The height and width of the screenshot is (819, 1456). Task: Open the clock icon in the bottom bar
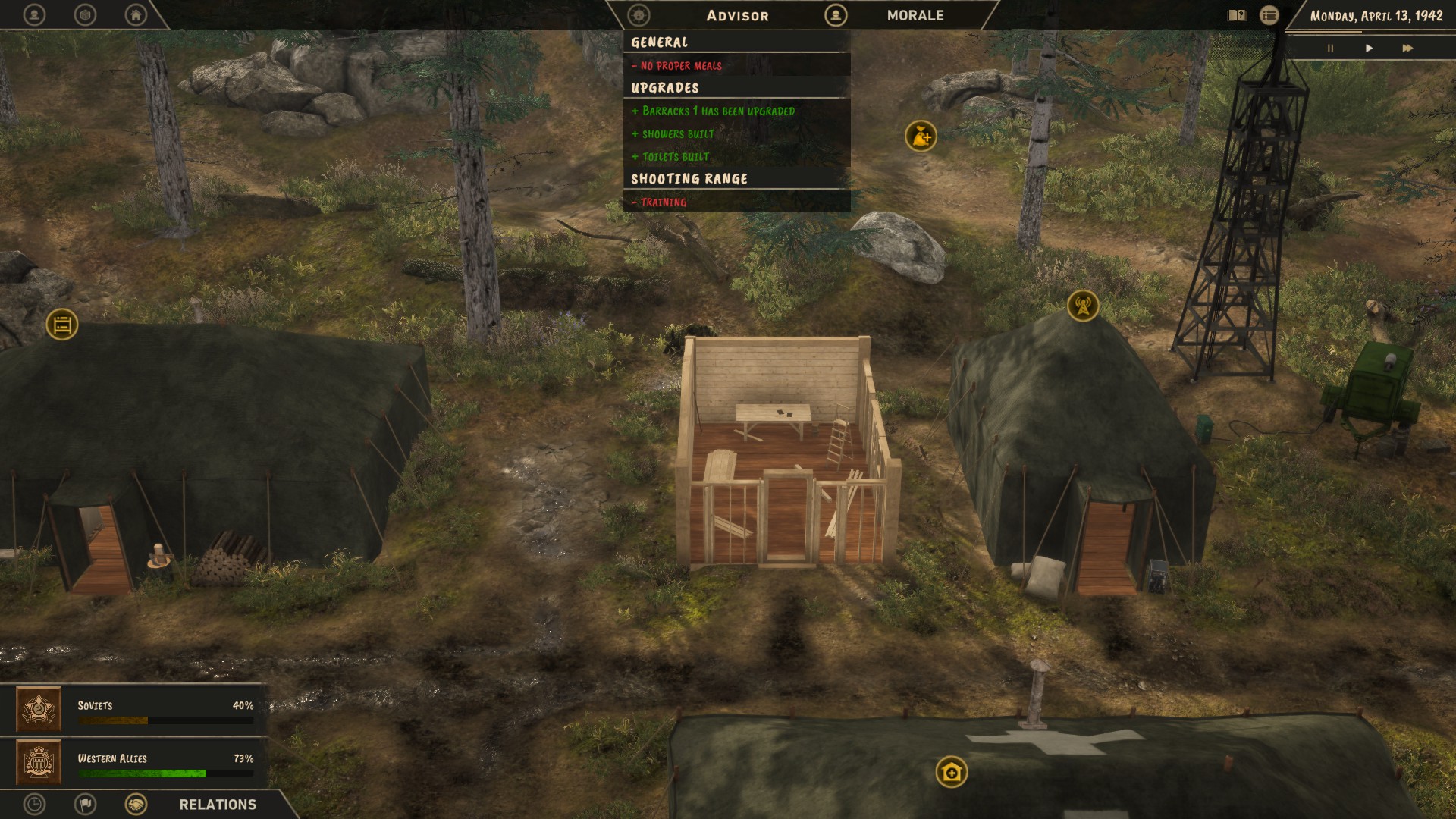[x=34, y=804]
